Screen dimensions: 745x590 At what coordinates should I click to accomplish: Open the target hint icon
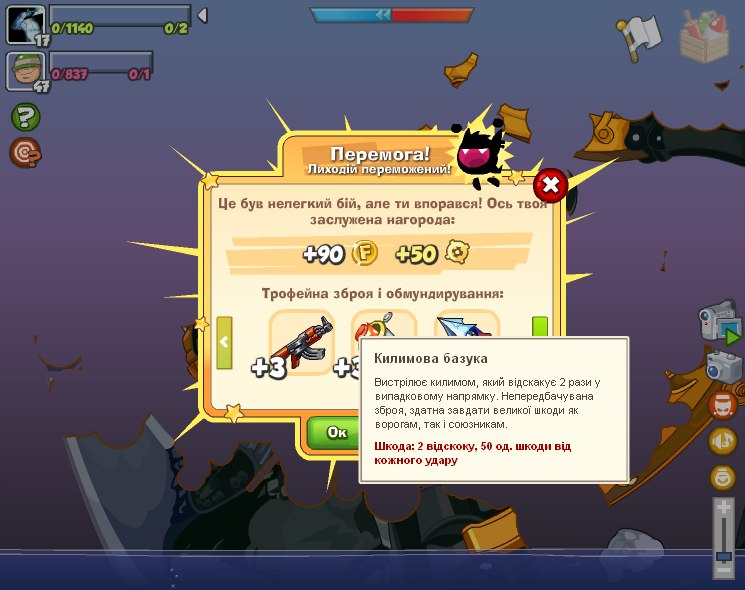[25, 153]
